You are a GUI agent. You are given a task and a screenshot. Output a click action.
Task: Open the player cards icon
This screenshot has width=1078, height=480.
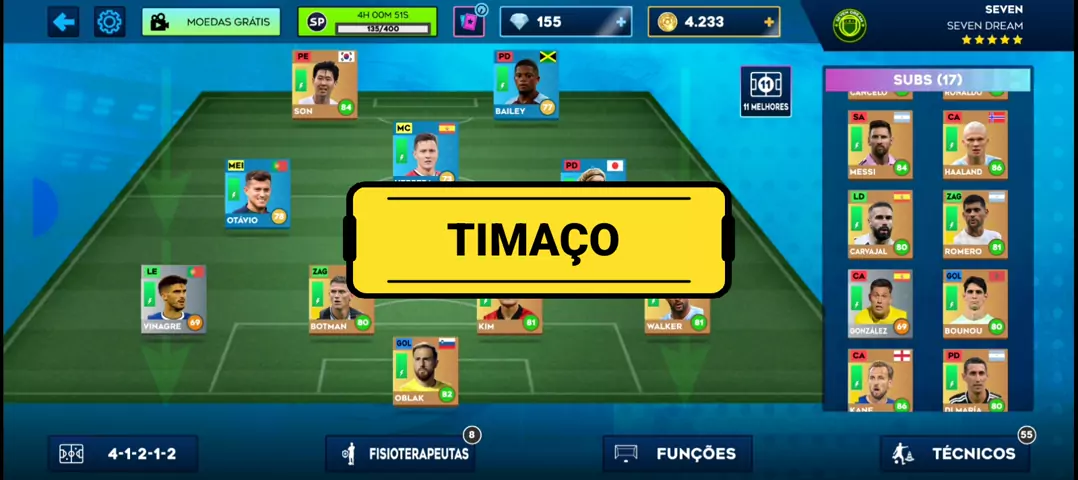tap(468, 21)
